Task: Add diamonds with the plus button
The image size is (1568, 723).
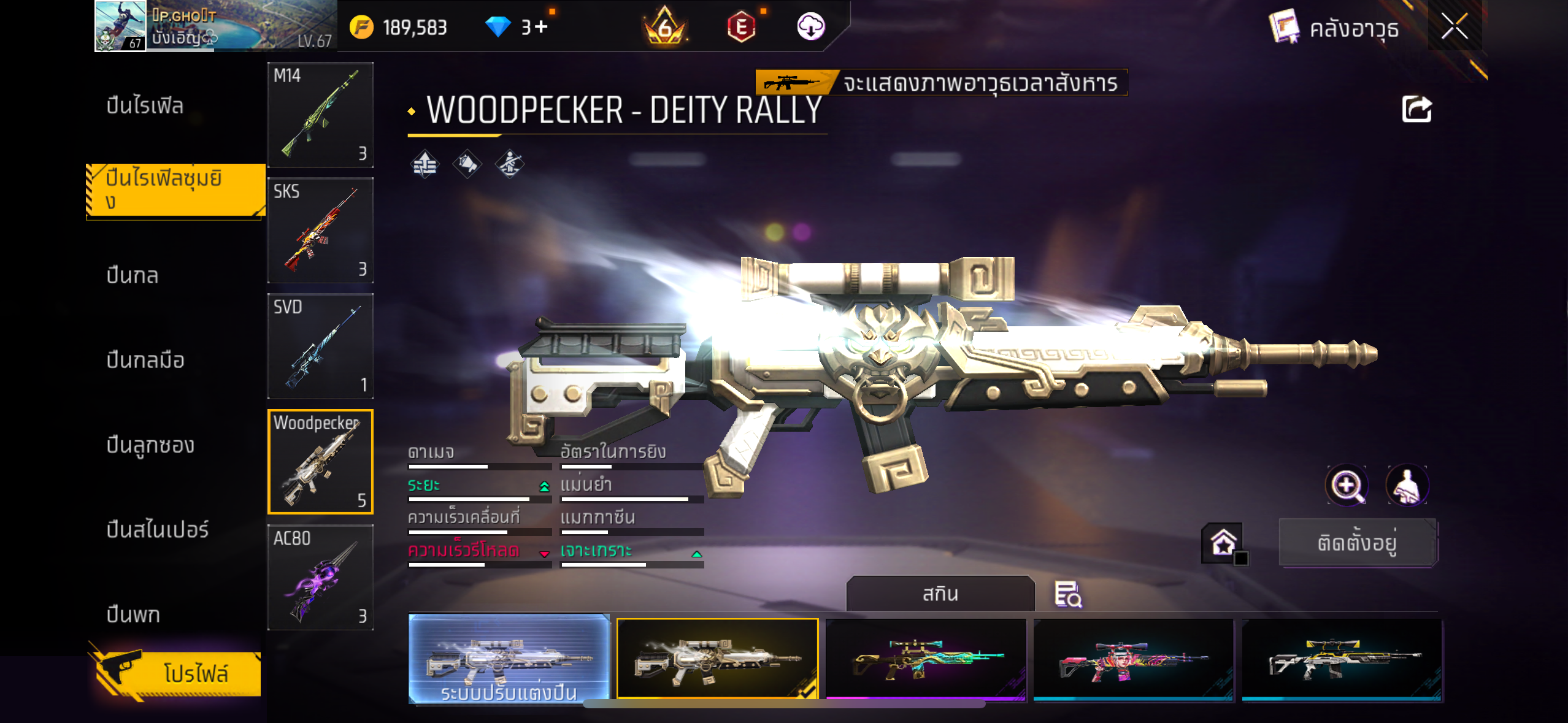Action: (x=541, y=27)
